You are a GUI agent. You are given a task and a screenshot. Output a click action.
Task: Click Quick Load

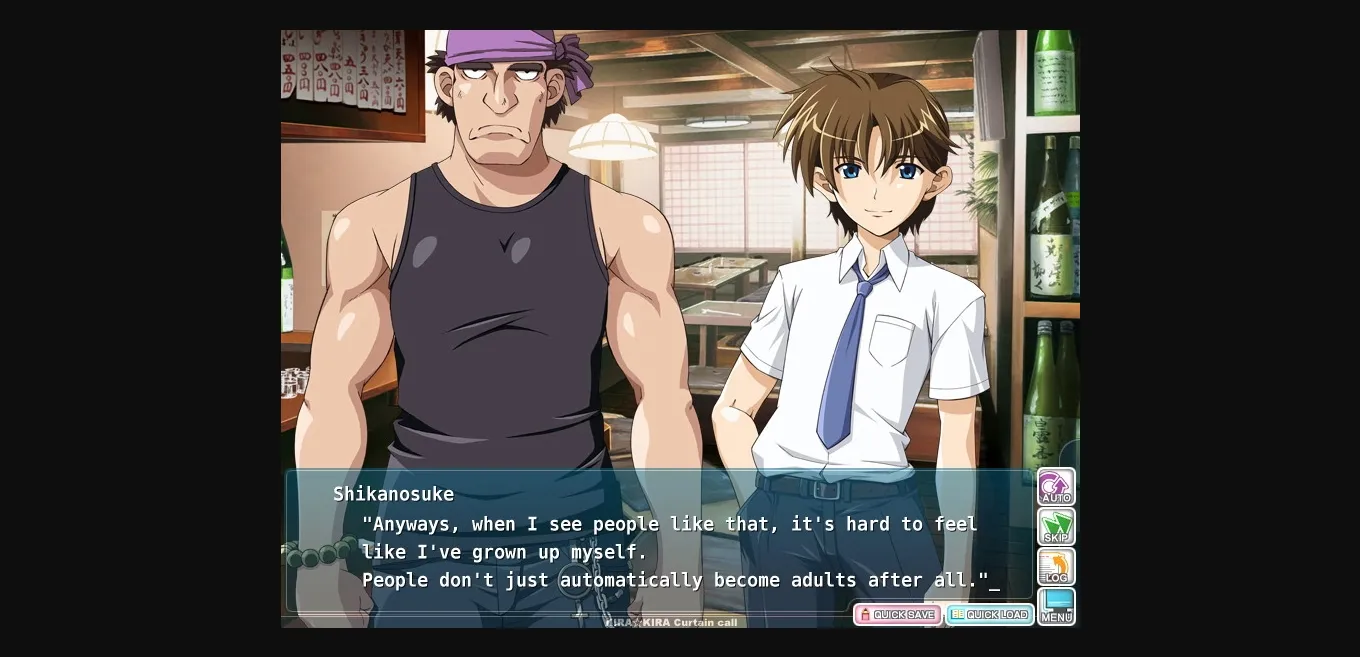click(989, 615)
